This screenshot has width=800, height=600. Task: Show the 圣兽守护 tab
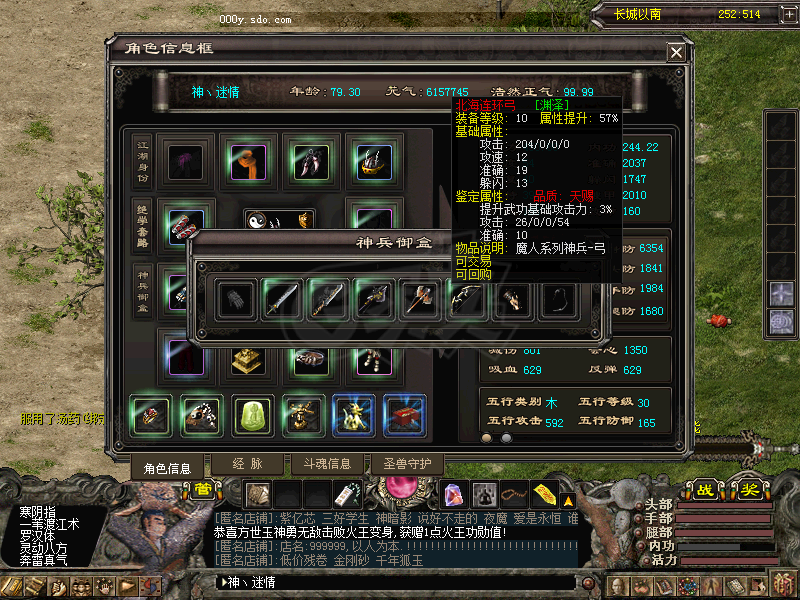point(408,464)
